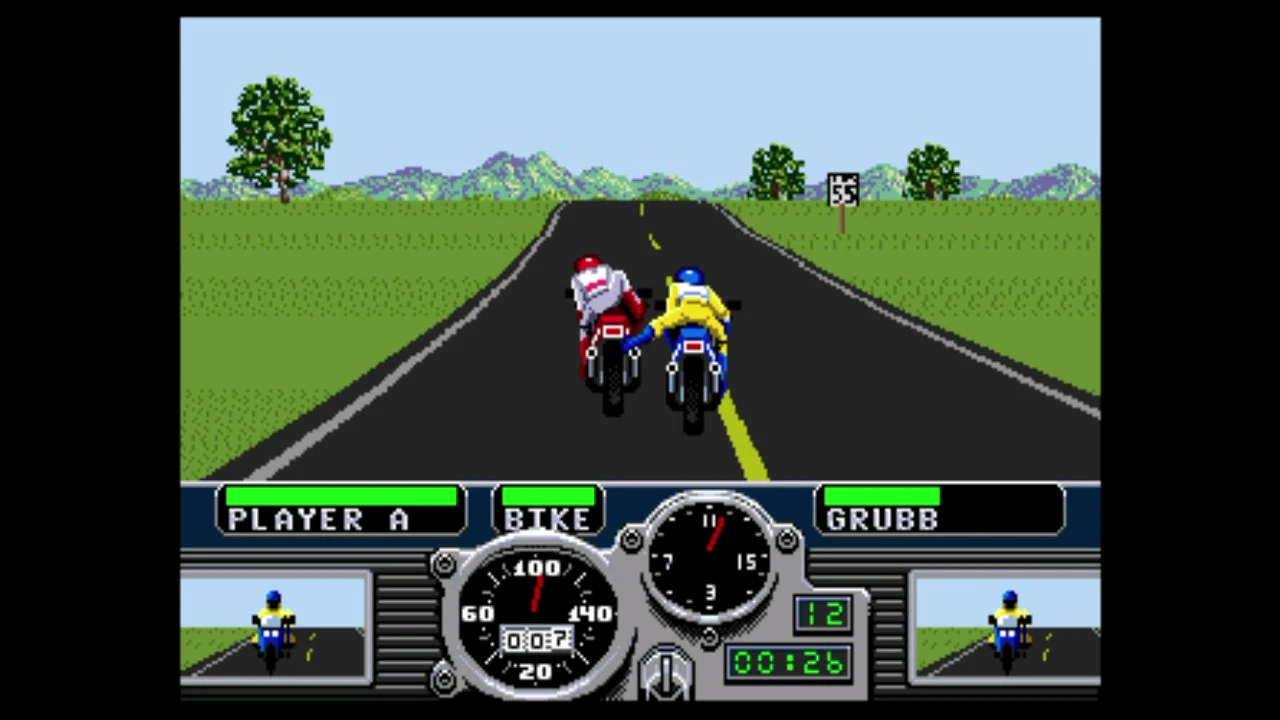1280x720 pixels.
Task: Select the tachometer dial
Action: pyautogui.click(x=710, y=560)
